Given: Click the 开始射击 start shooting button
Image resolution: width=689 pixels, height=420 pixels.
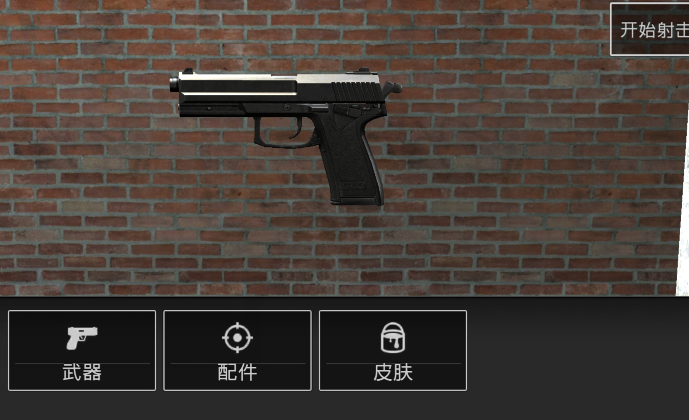Looking at the screenshot, I should pos(651,30).
